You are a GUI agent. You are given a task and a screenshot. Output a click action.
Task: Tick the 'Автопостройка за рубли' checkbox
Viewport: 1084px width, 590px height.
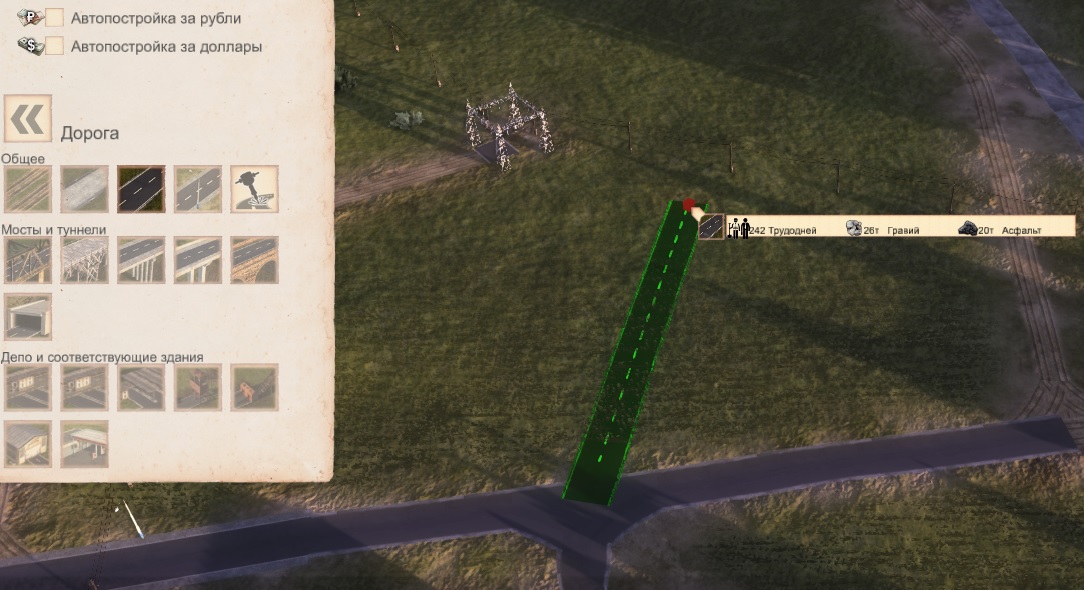55,18
